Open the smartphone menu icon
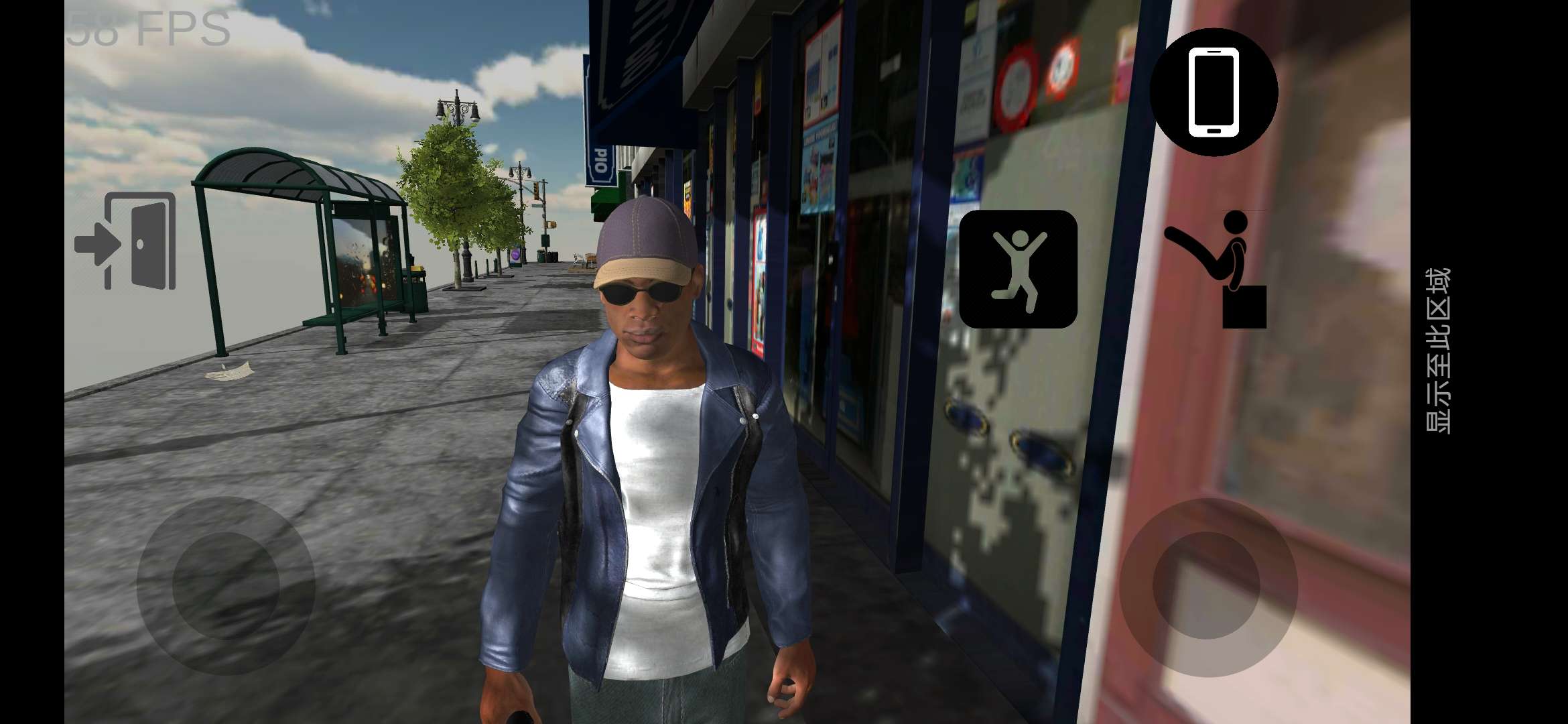 (x=1214, y=93)
